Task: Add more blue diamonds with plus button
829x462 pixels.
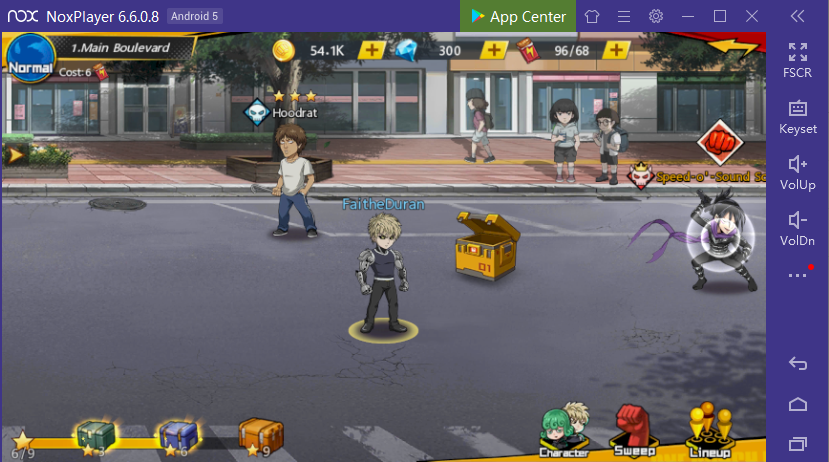Action: pos(494,50)
